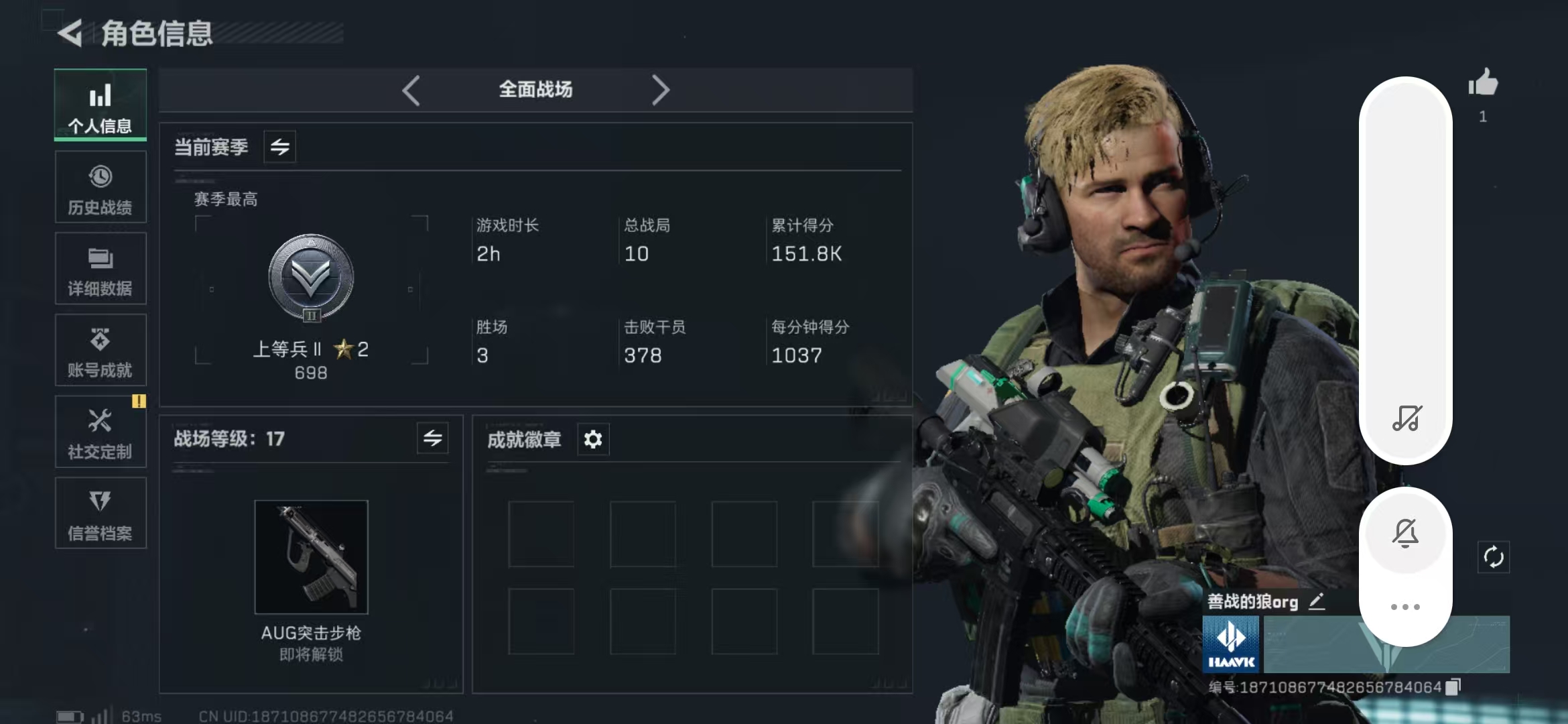Image resolution: width=1568 pixels, height=724 pixels.
Task: Go back from the 角色信息 screen
Action: coord(70,33)
